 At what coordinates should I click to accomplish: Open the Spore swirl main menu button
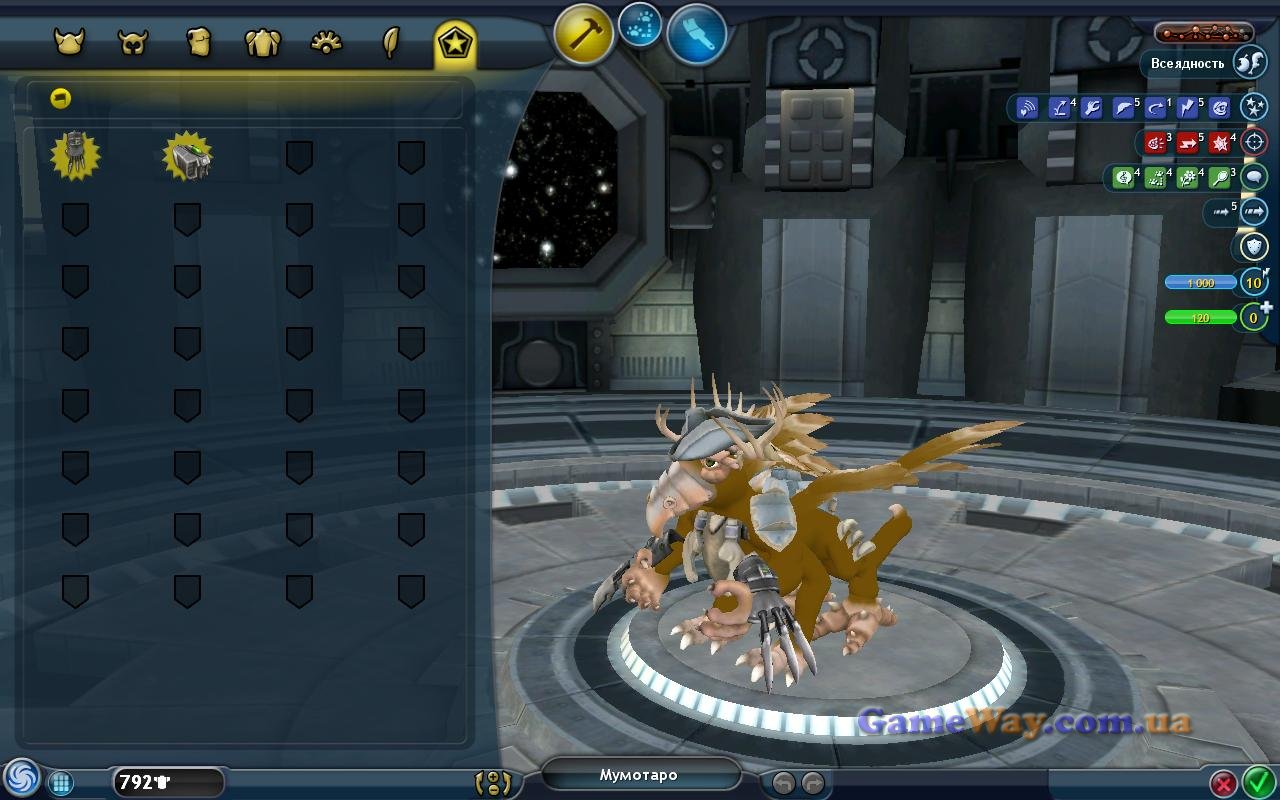[20, 779]
